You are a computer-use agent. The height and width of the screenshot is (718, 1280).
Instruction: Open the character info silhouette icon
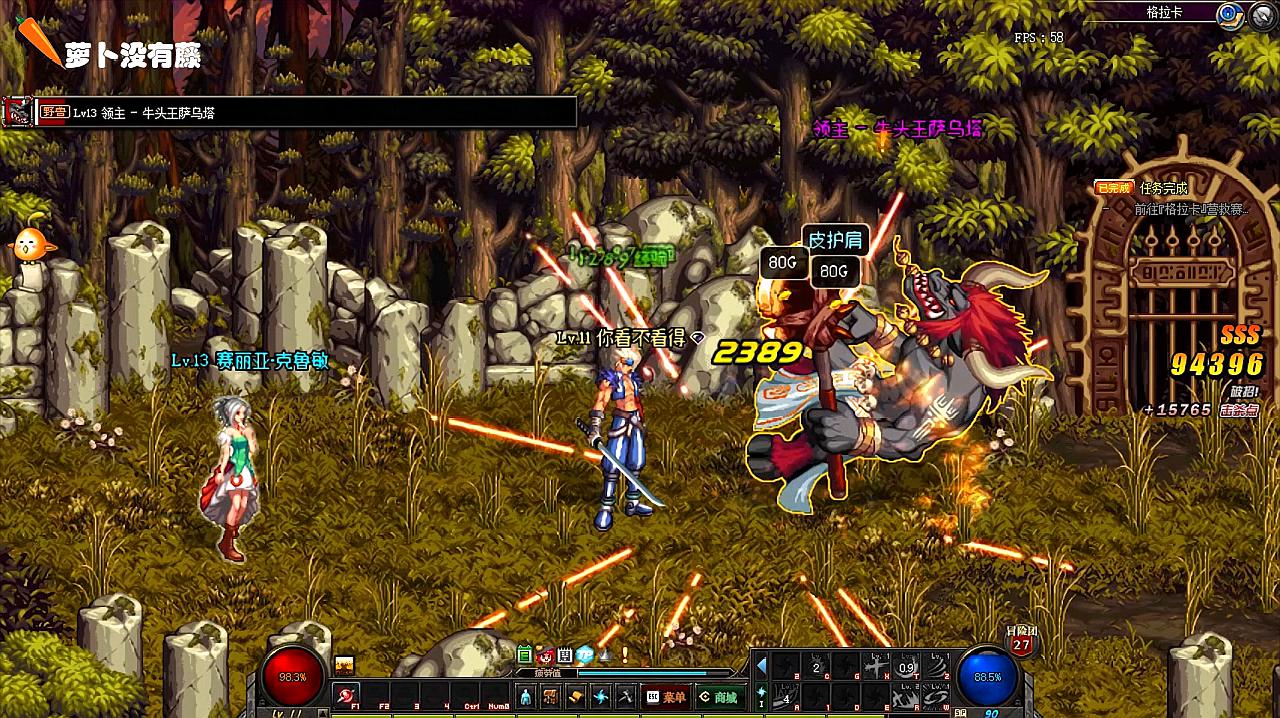pyautogui.click(x=526, y=697)
